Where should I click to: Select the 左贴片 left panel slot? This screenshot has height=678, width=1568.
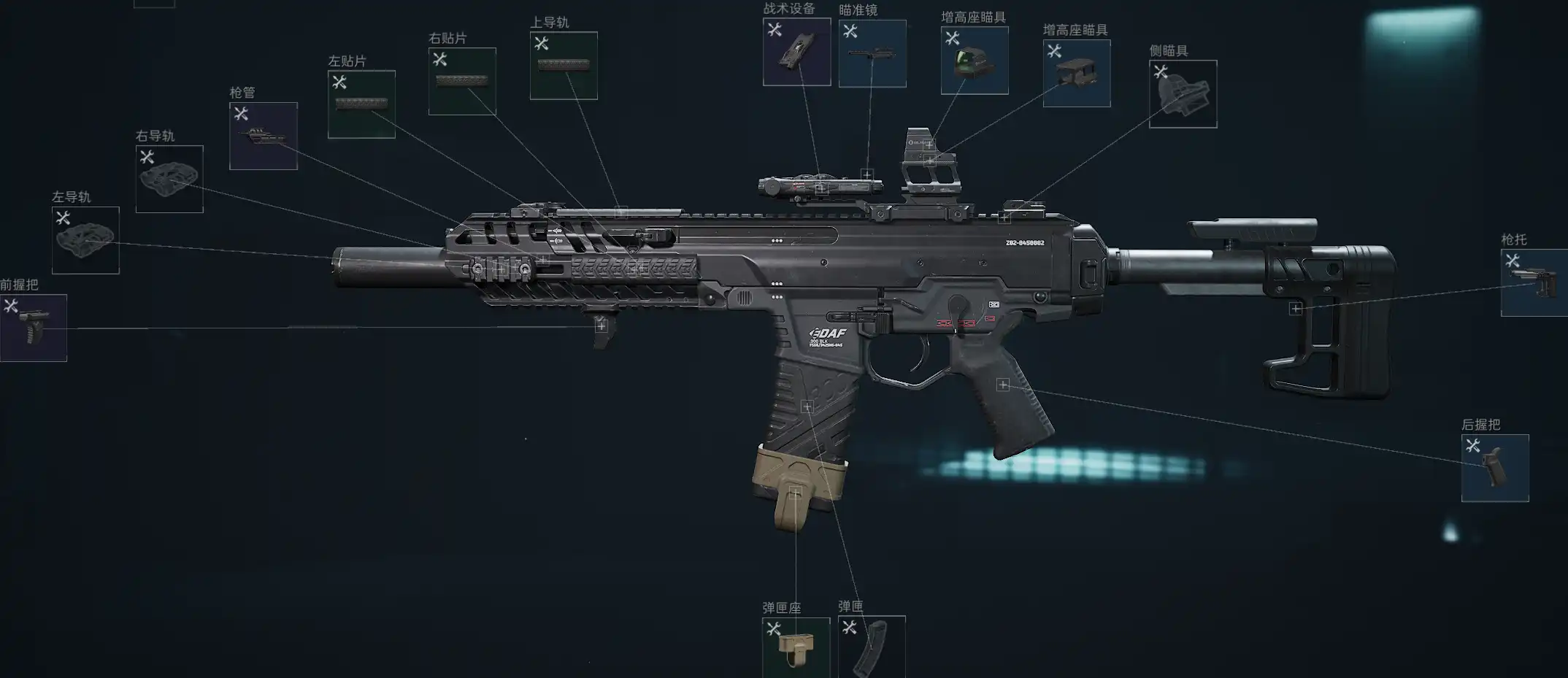click(x=361, y=104)
